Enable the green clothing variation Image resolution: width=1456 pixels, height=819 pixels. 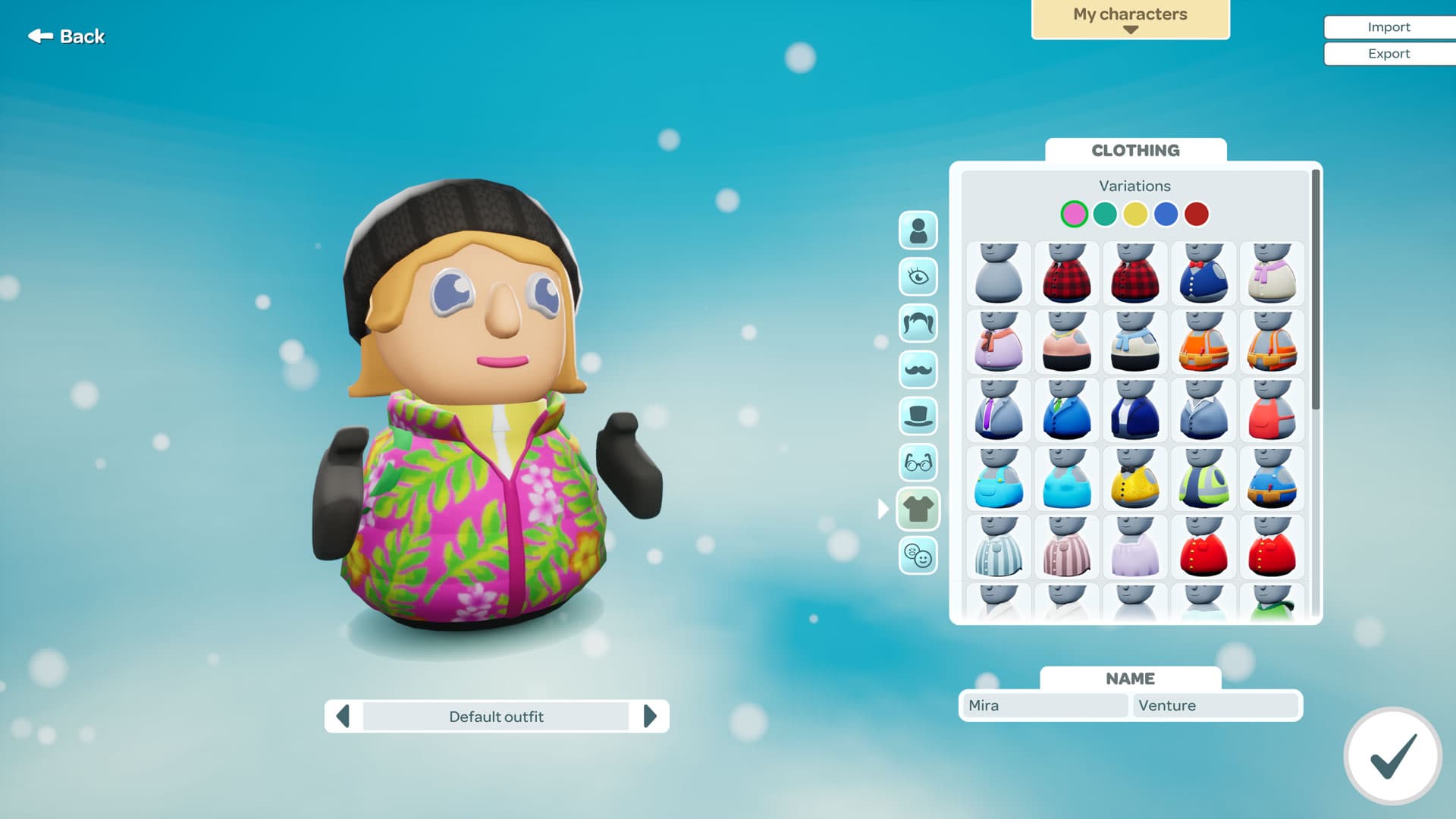click(1105, 214)
